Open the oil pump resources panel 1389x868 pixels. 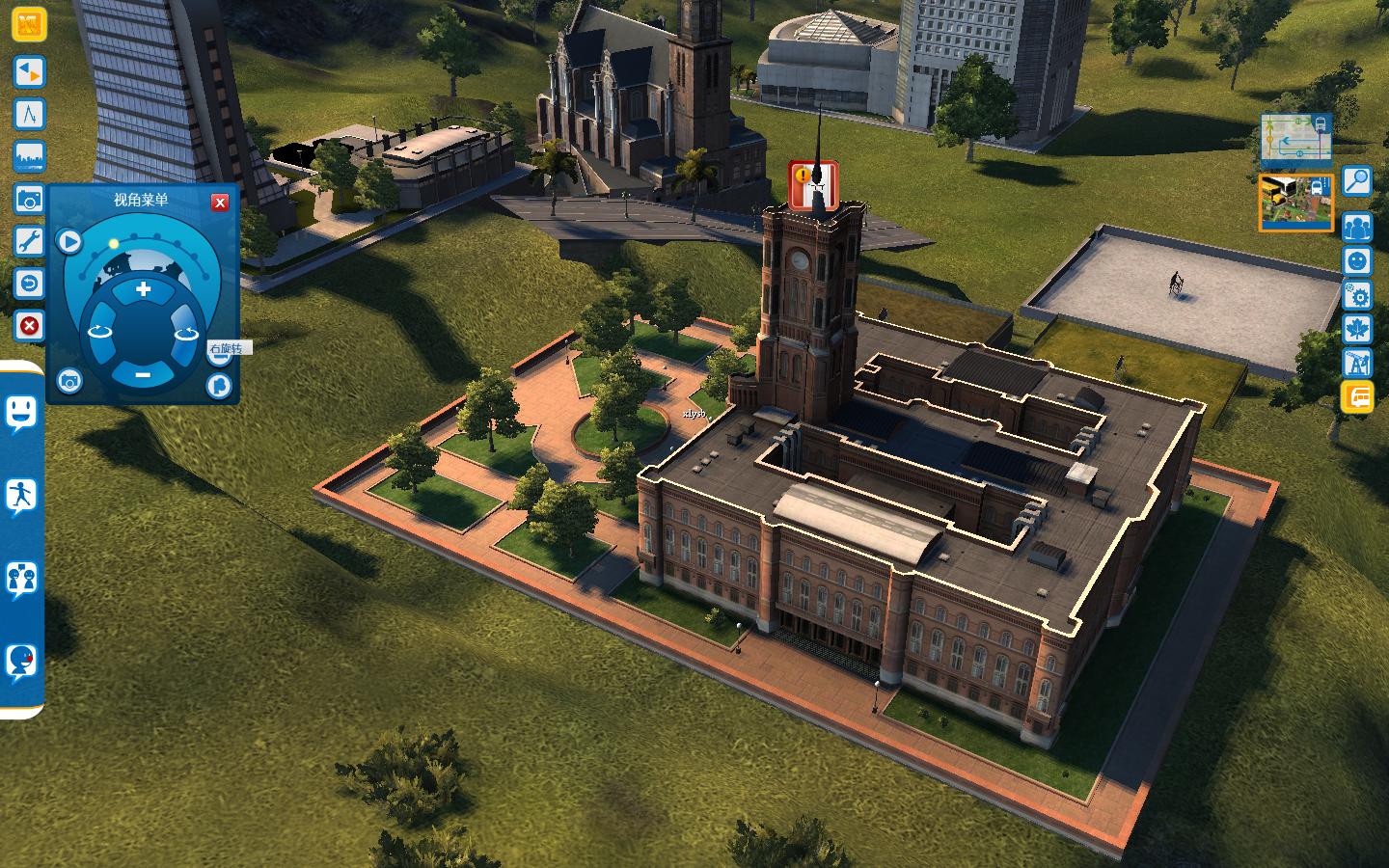coord(1357,363)
